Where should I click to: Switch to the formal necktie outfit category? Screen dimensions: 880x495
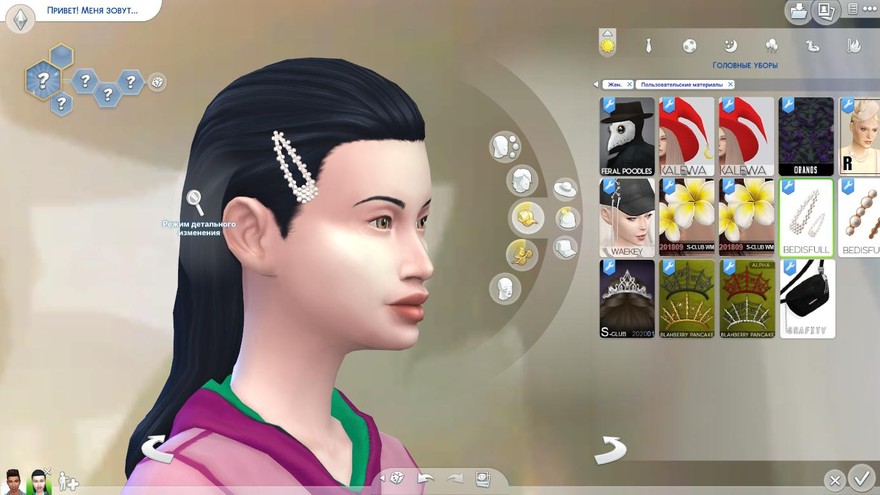pos(648,45)
